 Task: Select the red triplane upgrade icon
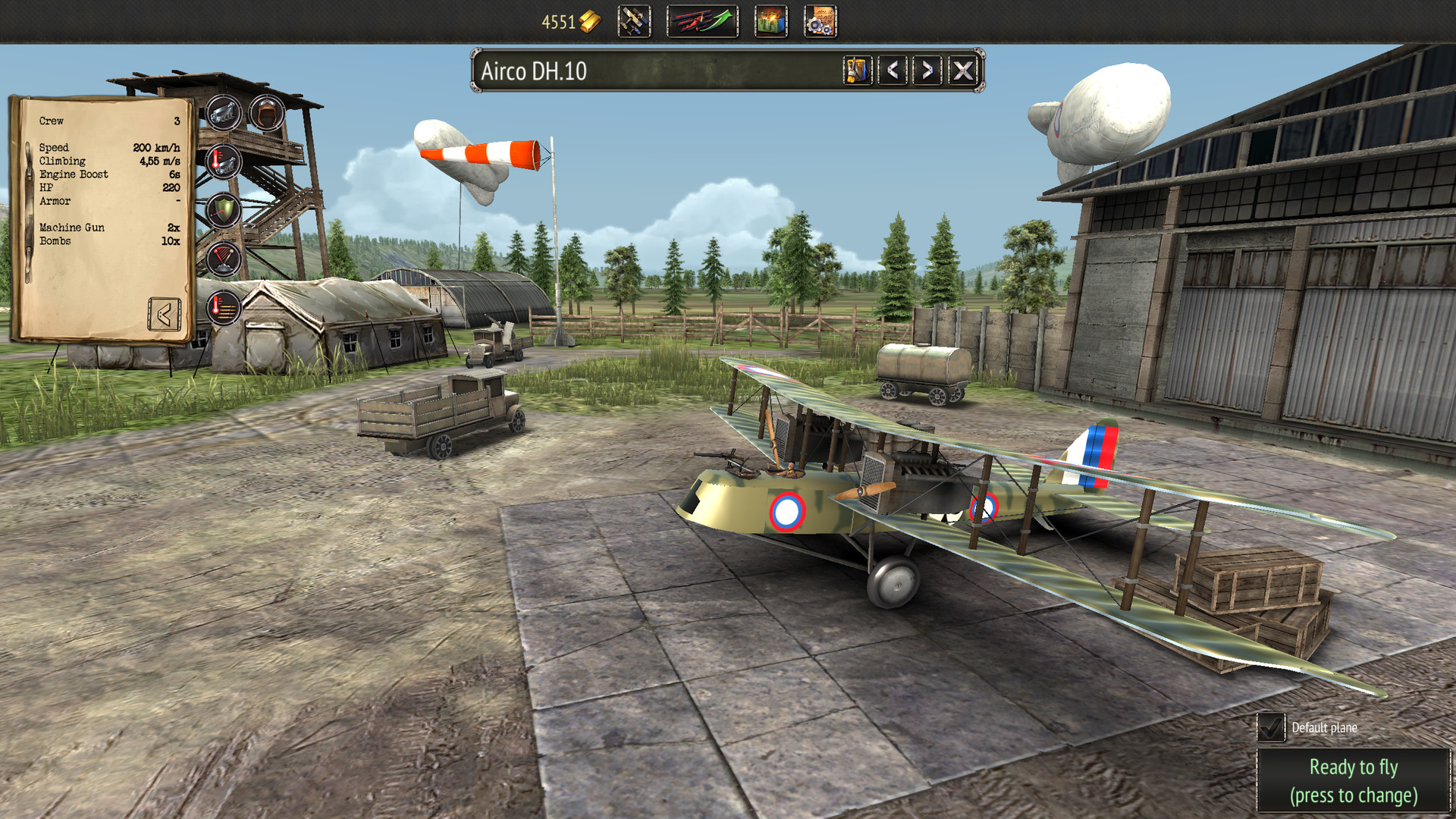[701, 21]
